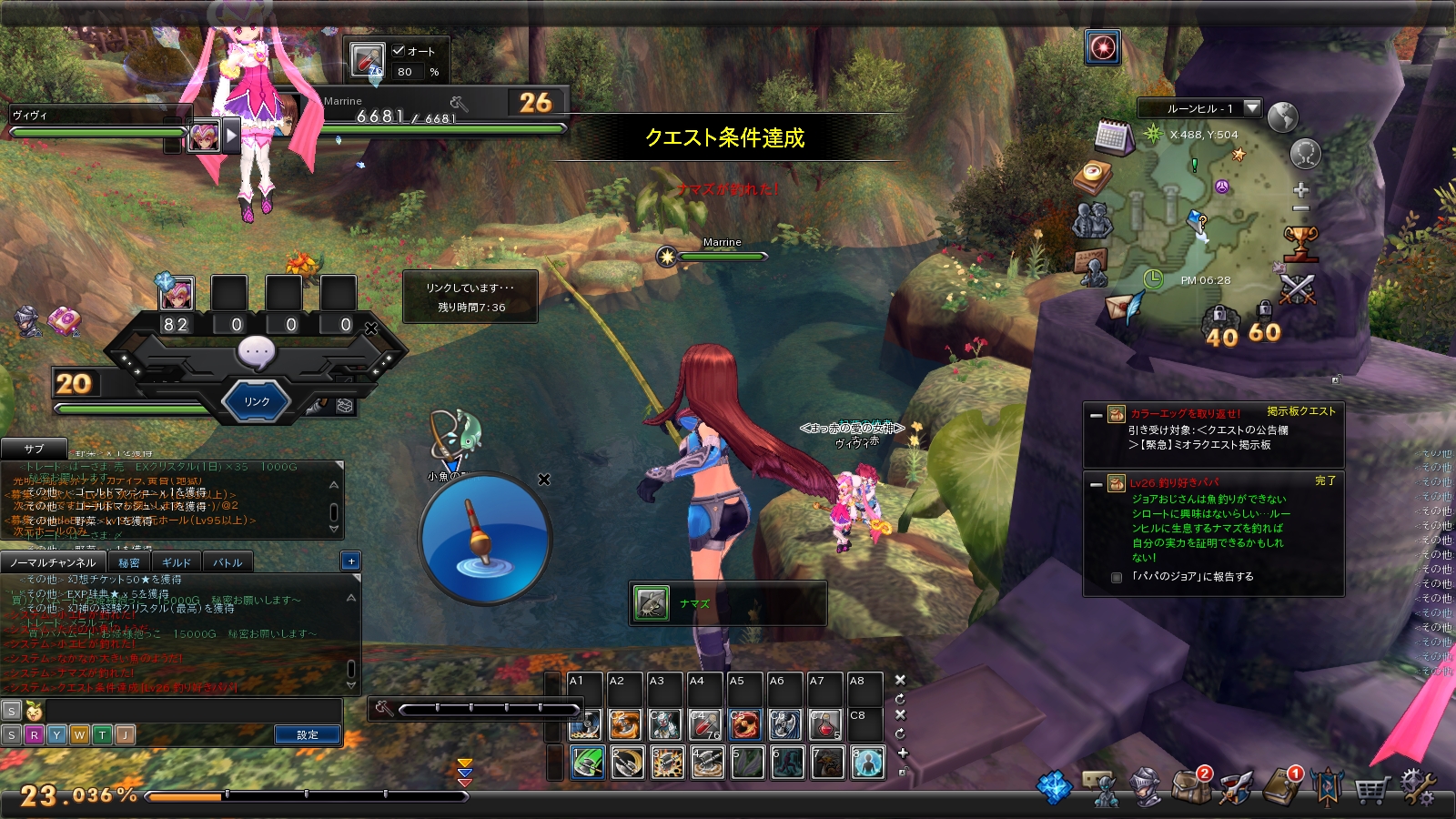
Task: Toggle the オート auto-potion checkbox
Action: point(399,51)
